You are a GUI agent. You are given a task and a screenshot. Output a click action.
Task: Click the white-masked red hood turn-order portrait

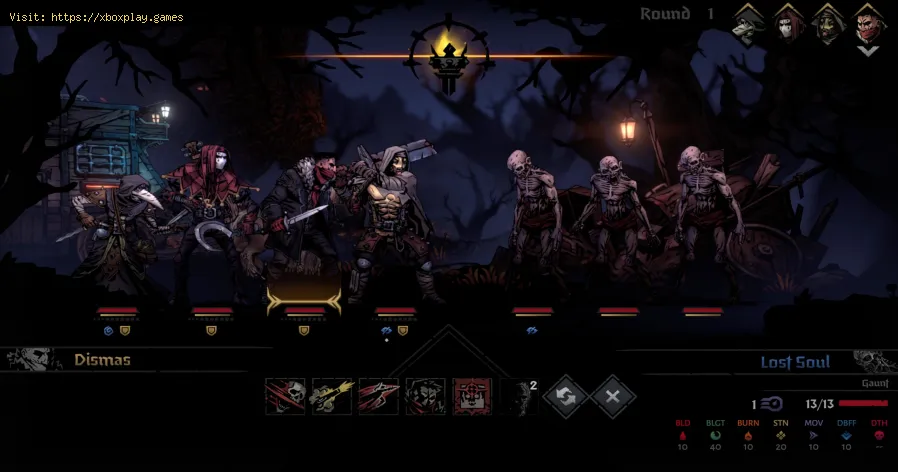point(789,21)
